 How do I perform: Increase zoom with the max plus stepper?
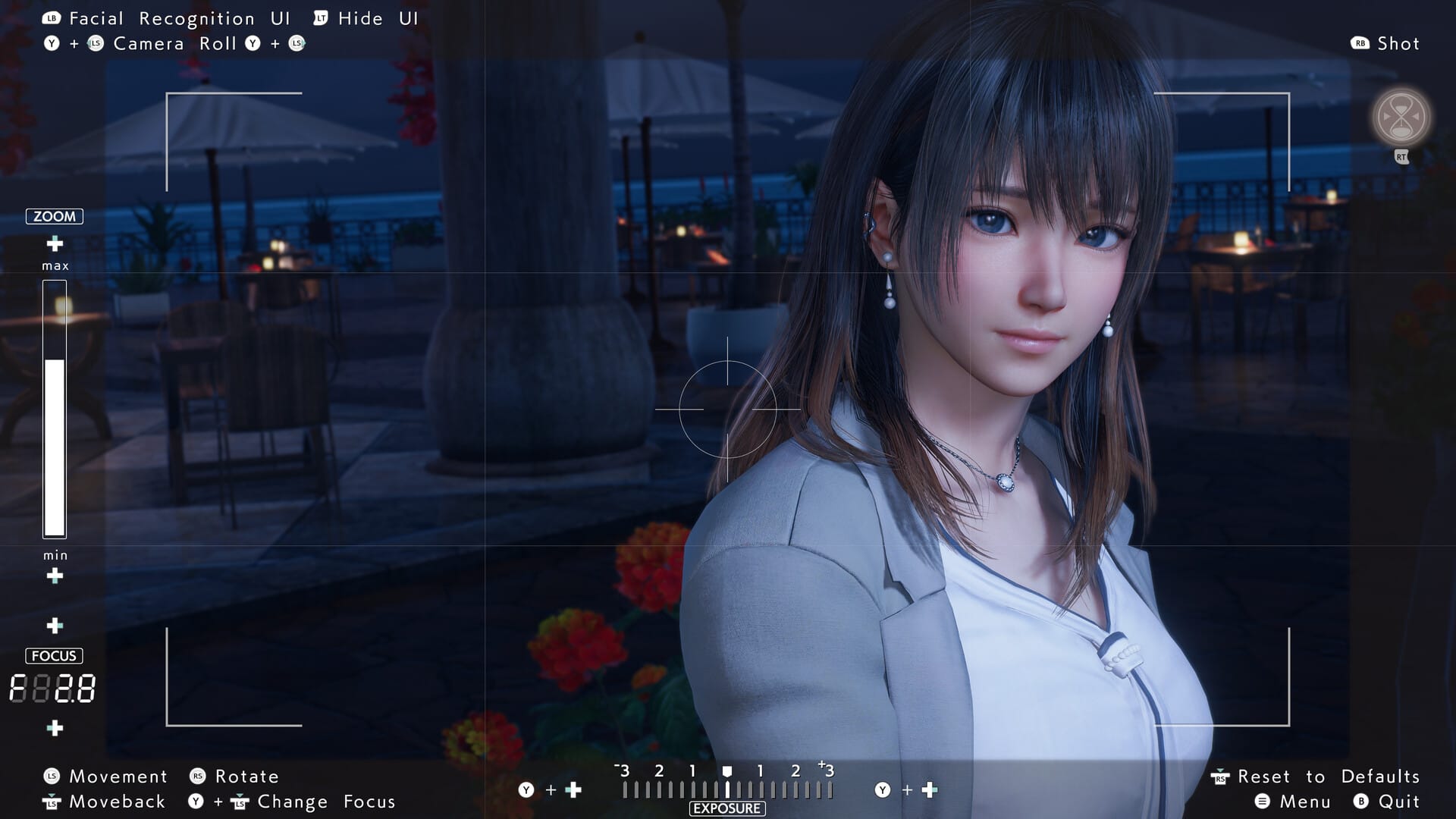54,244
